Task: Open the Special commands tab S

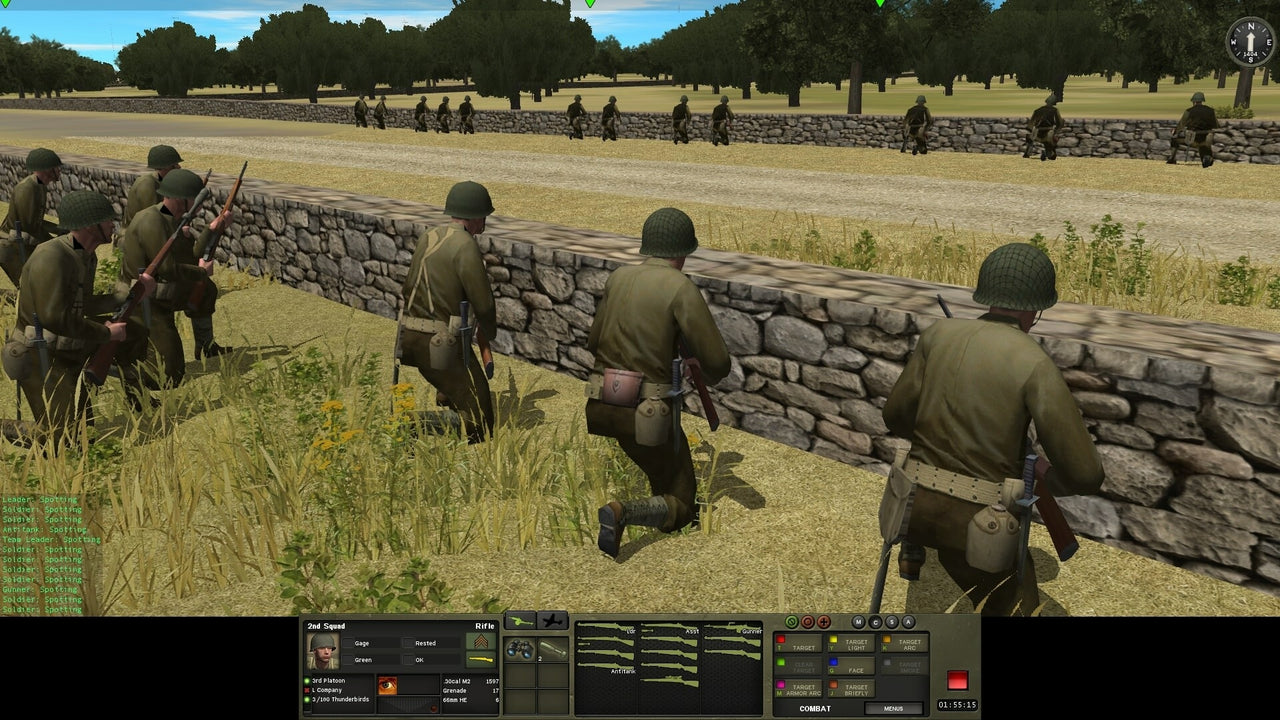Action: pos(892,622)
